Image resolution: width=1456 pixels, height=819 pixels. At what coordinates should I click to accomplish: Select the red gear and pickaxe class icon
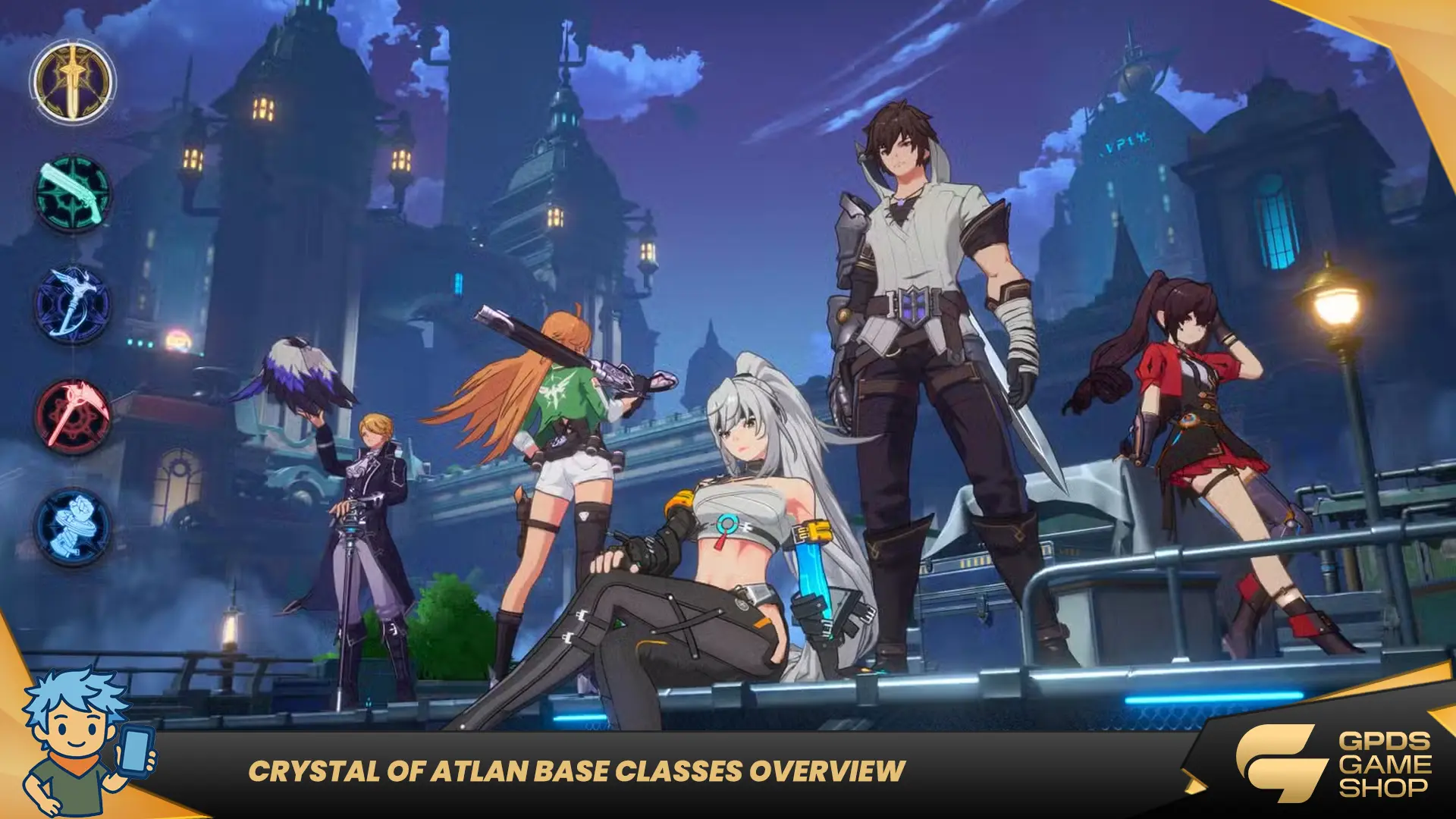pos(73,416)
